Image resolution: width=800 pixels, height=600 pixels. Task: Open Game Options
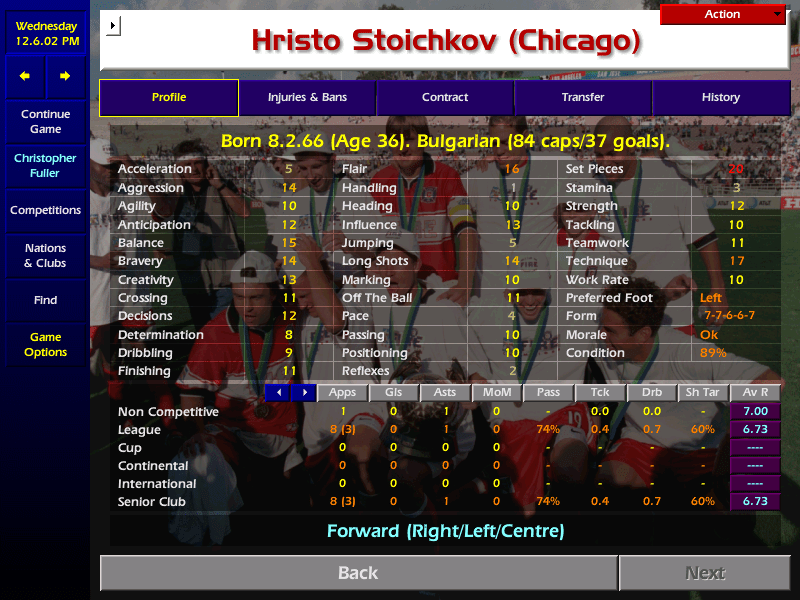point(45,345)
